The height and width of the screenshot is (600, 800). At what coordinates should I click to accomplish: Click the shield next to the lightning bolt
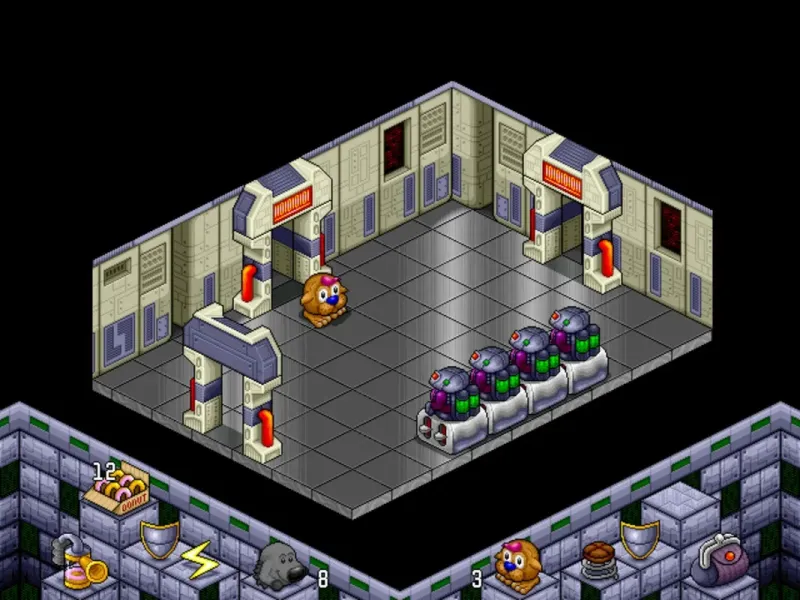[160, 540]
